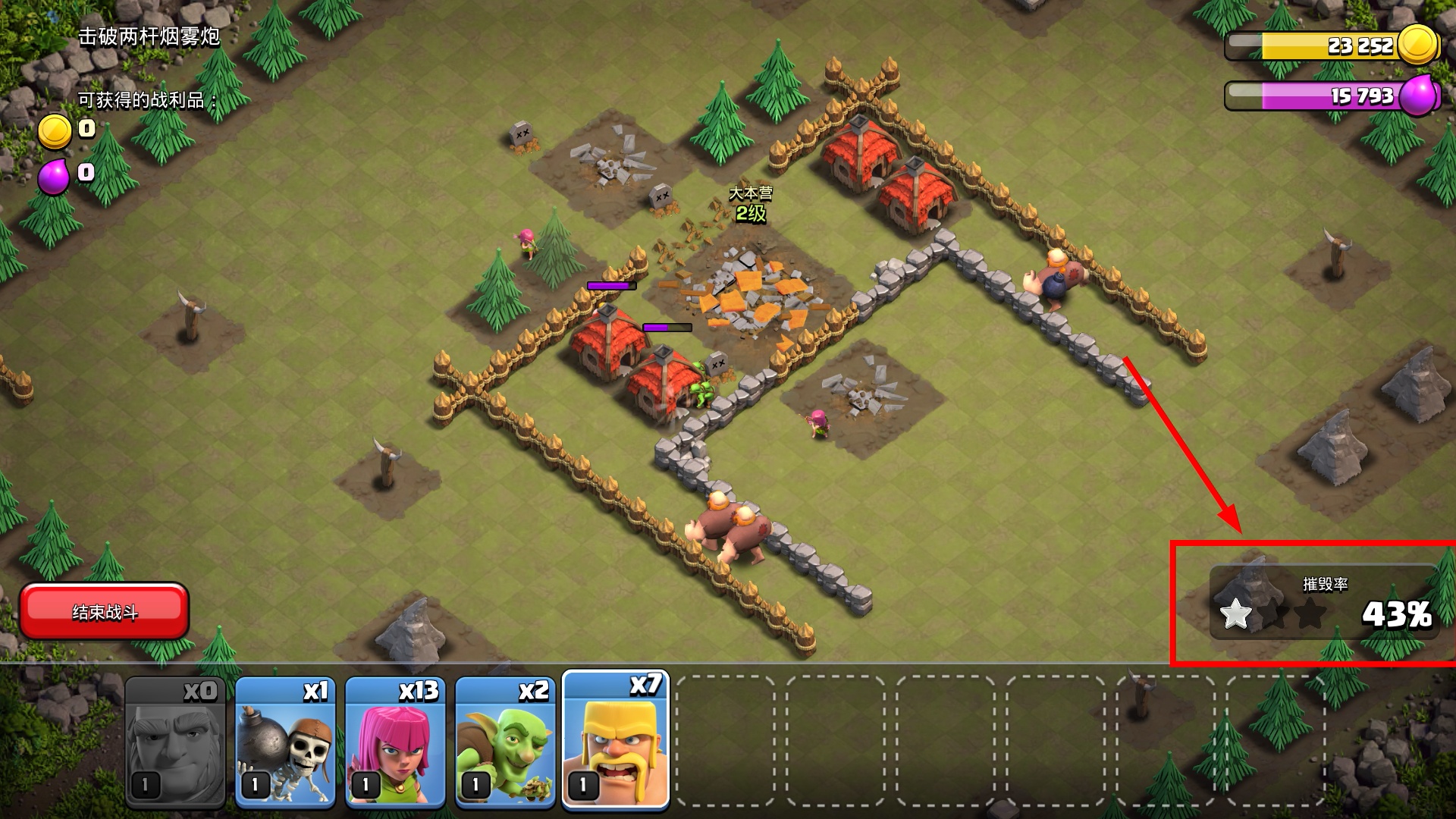Image resolution: width=1456 pixels, height=819 pixels.
Task: Select the Giant troop card
Action: tap(175, 742)
